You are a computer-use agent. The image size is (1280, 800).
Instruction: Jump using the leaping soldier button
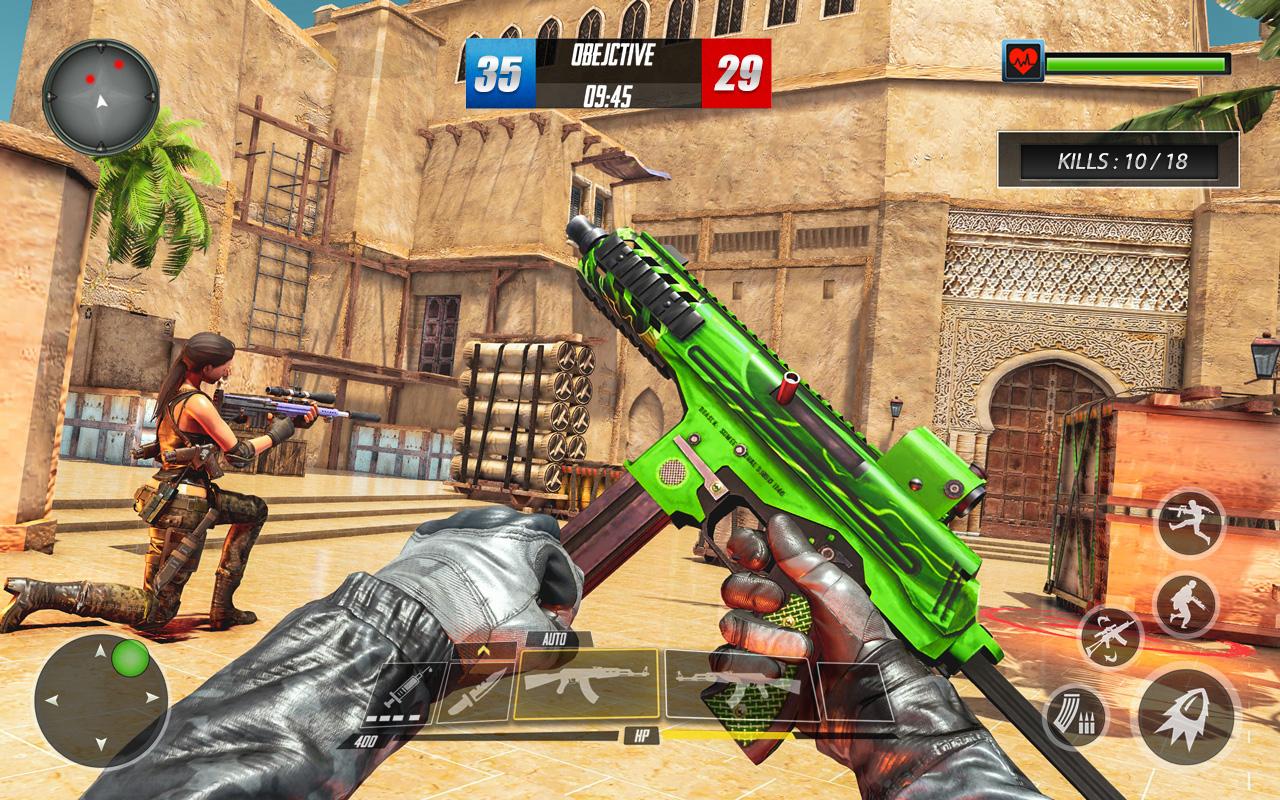tap(1190, 522)
